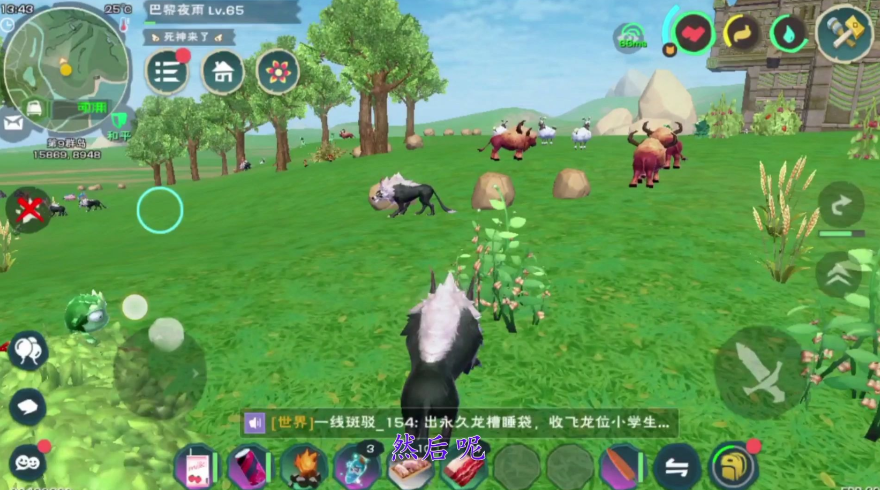
Task: Open the balloons icon button
Action: (27, 349)
